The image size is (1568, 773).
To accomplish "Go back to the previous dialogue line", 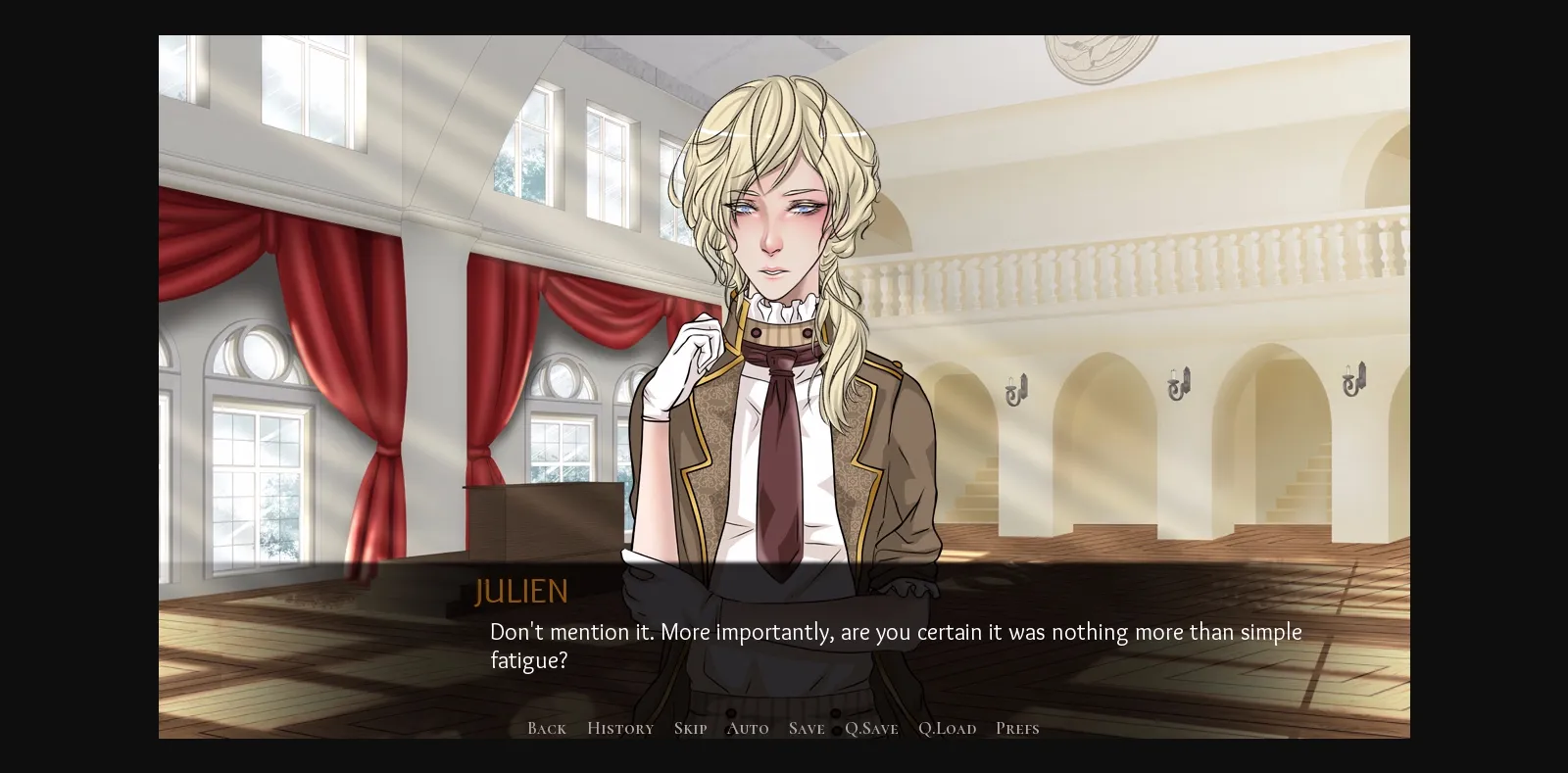I will point(546,728).
